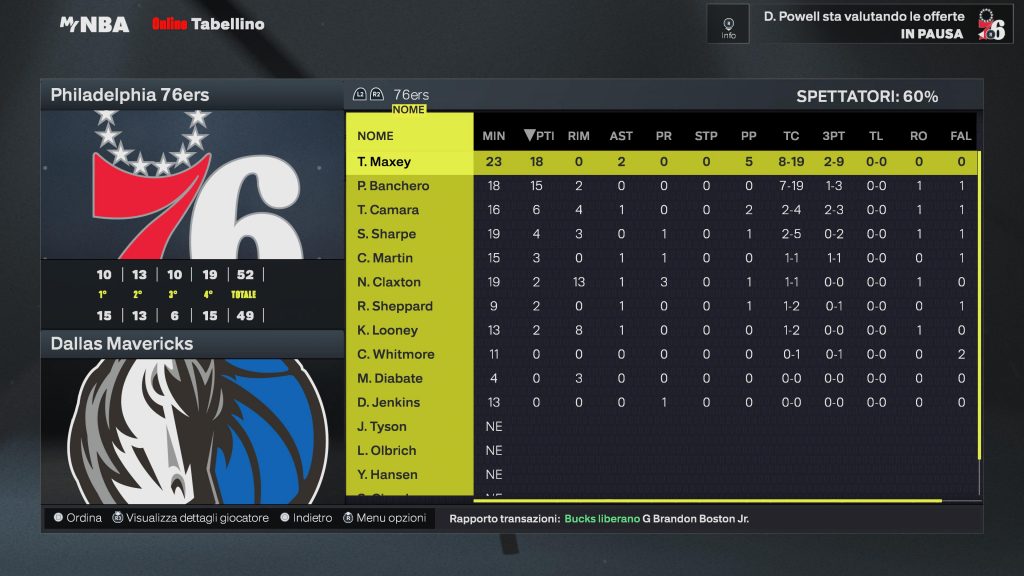Image resolution: width=1024 pixels, height=576 pixels.
Task: Choose M. Diabate in the list
Action: (390, 378)
